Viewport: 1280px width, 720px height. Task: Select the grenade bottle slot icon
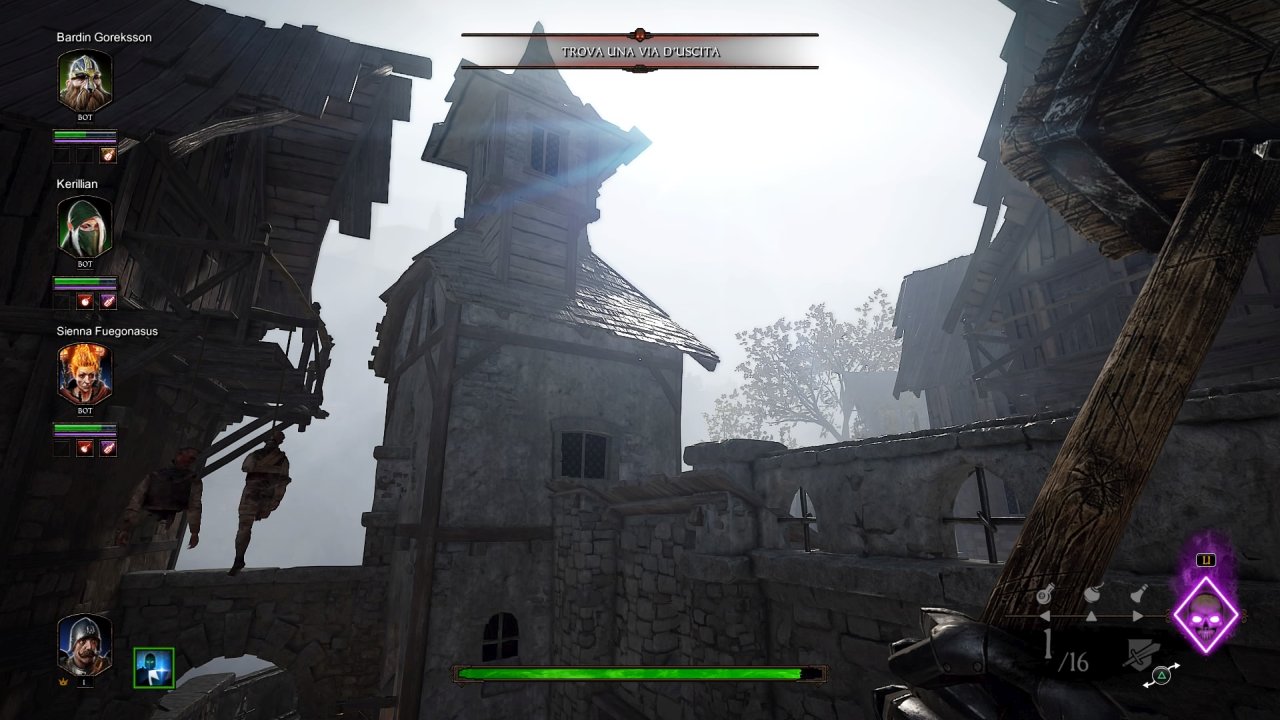pos(1139,593)
